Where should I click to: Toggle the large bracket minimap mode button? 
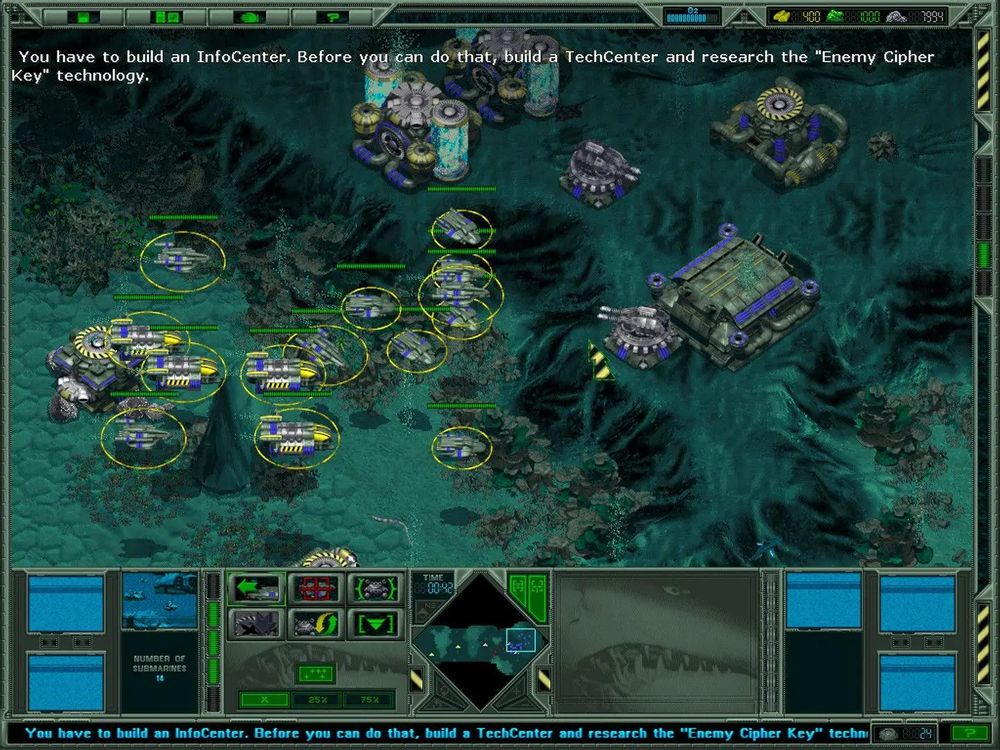[536, 585]
